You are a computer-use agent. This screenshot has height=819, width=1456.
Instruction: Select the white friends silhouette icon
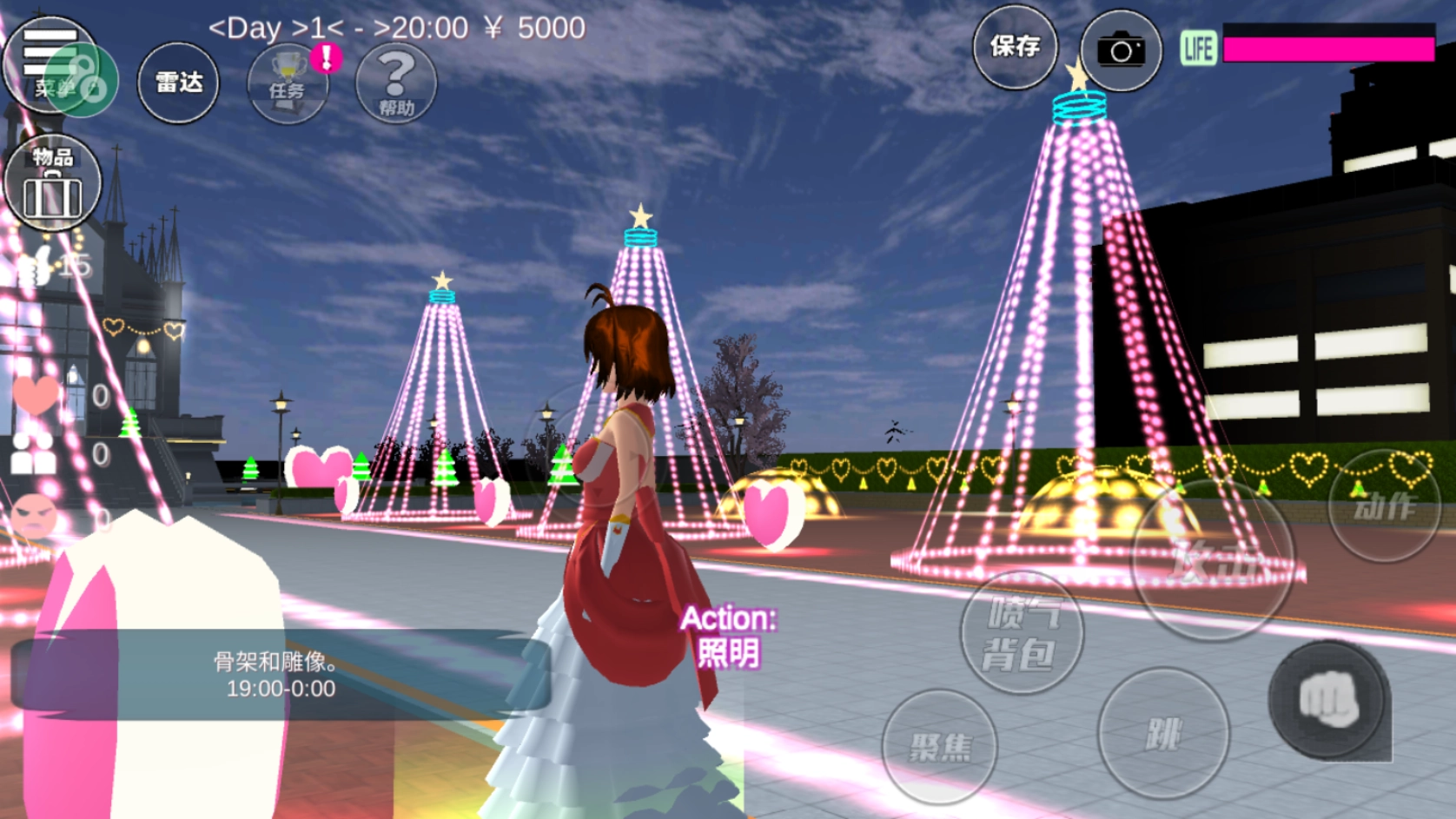tap(33, 453)
